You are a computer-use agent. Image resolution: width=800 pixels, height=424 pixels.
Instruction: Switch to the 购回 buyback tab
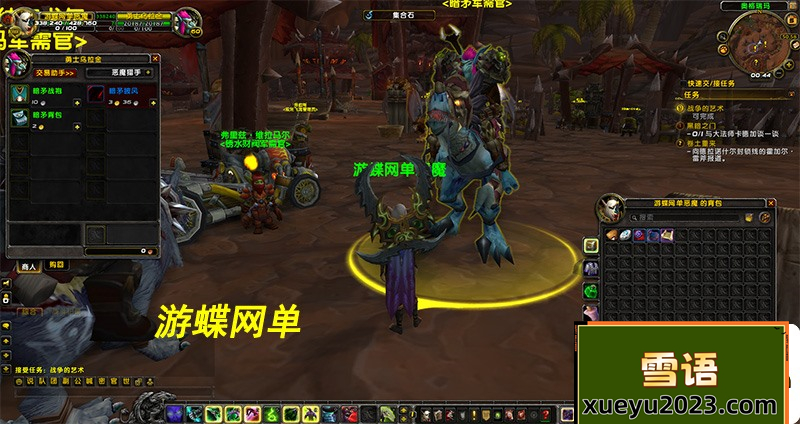55,265
